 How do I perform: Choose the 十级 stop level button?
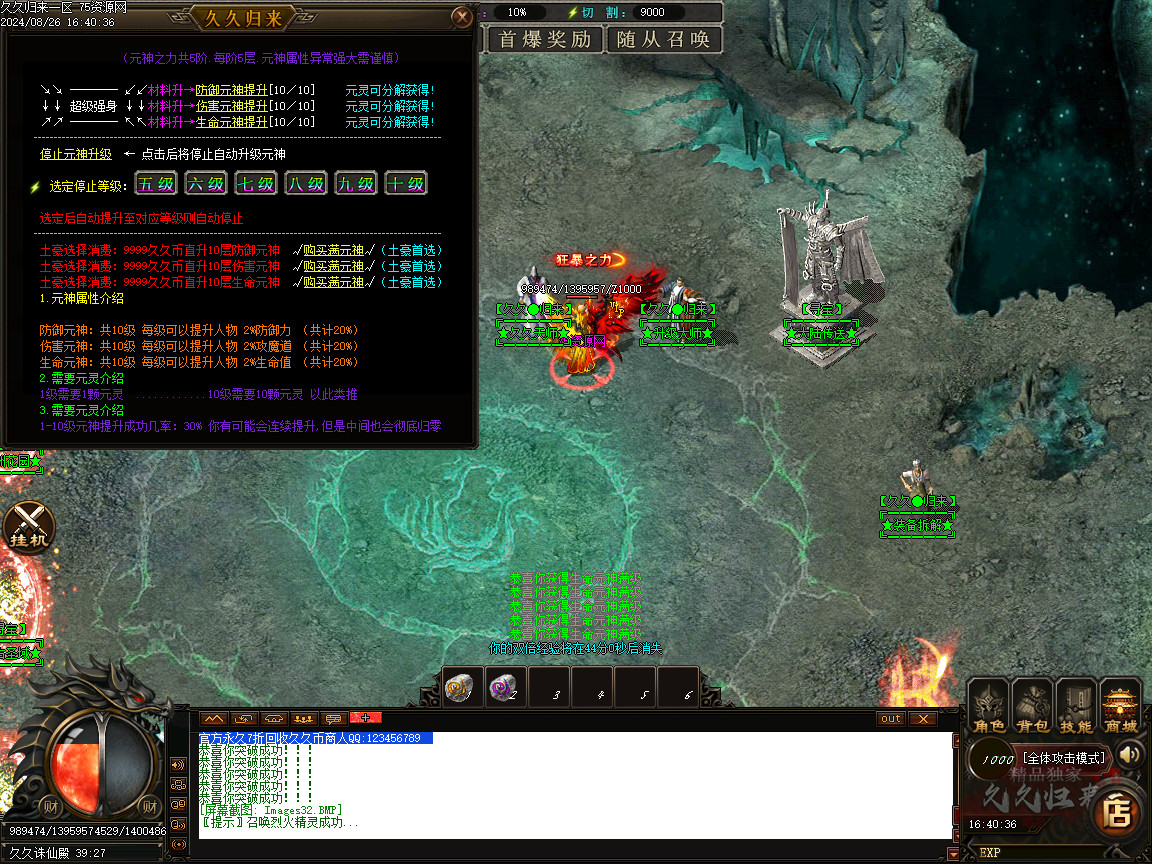(x=406, y=184)
